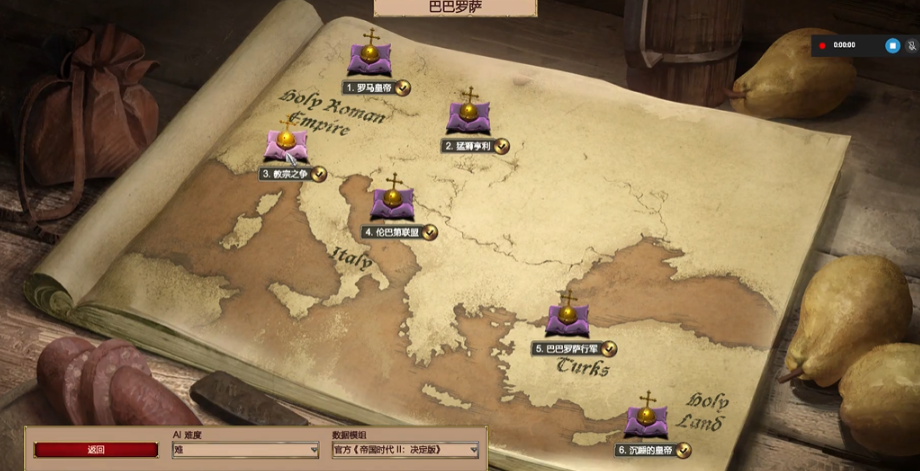Select mission 1. 罗马皇帝
920x471 pixels.
[x=370, y=59]
